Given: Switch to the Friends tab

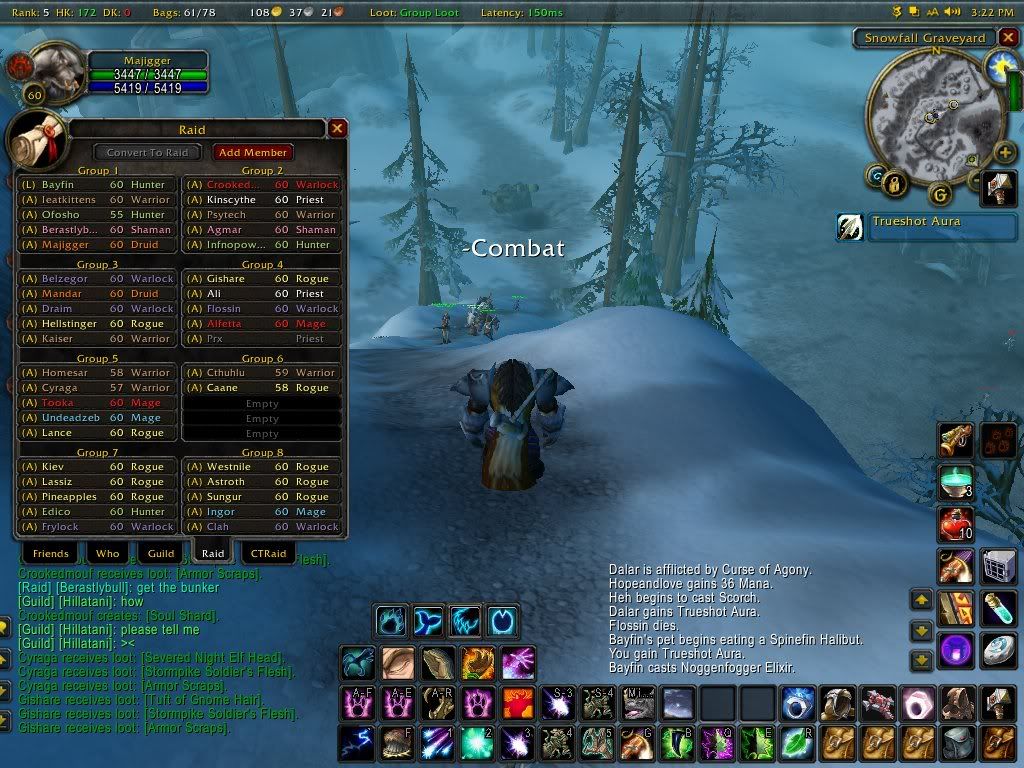Looking at the screenshot, I should tap(50, 553).
